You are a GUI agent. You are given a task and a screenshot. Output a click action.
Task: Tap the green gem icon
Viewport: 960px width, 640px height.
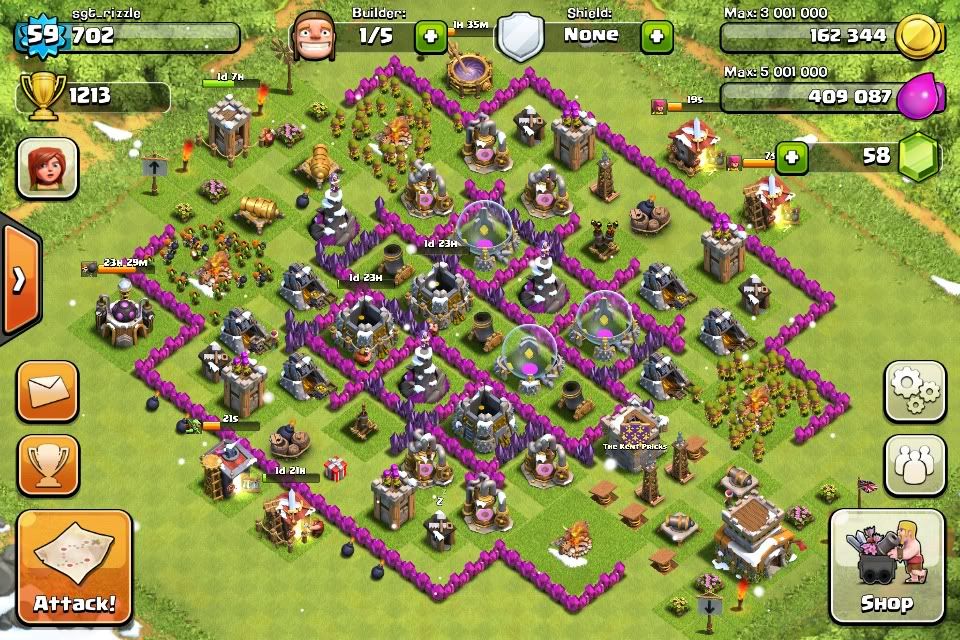tap(915, 158)
